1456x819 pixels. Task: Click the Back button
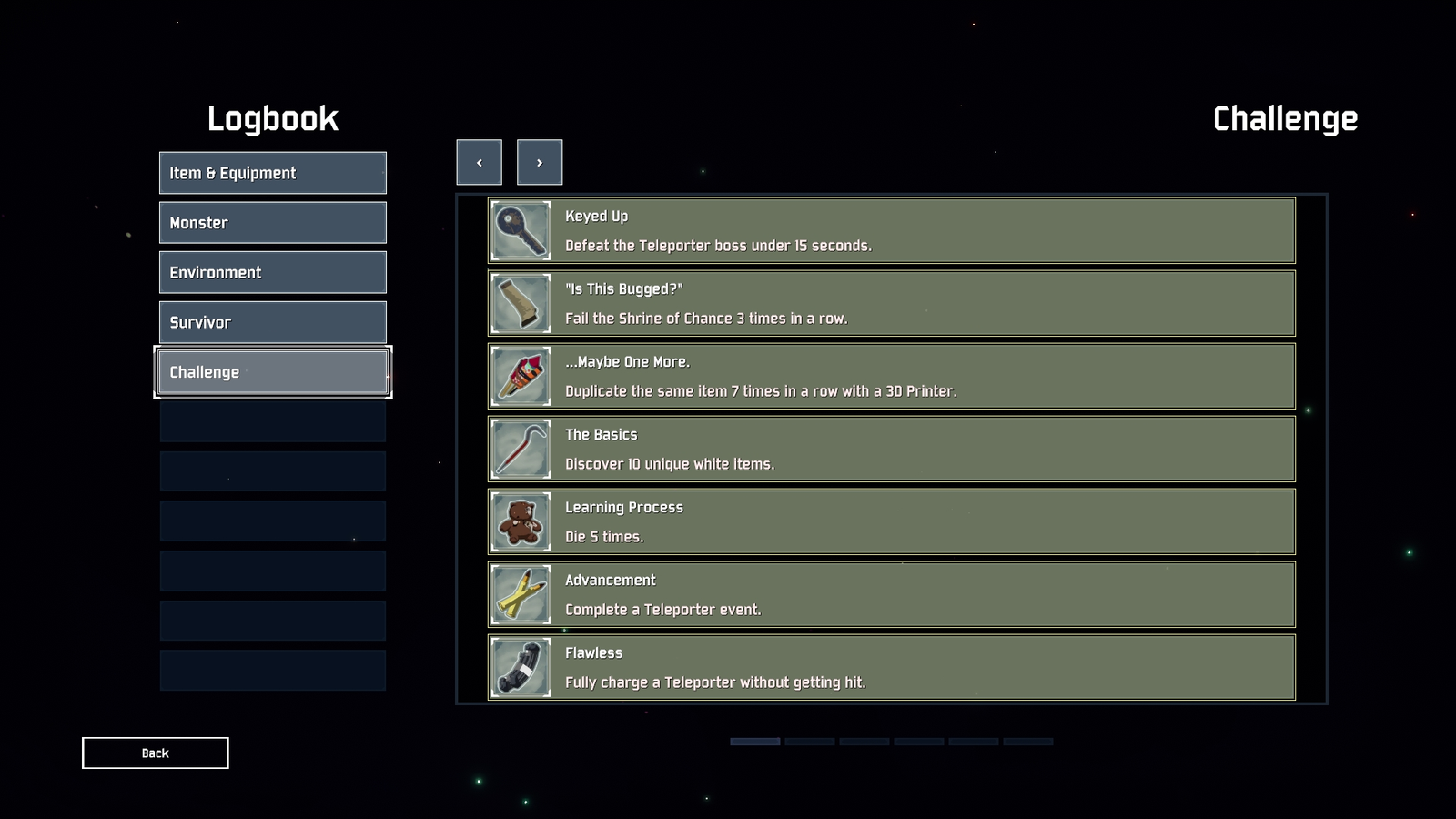pos(155,753)
